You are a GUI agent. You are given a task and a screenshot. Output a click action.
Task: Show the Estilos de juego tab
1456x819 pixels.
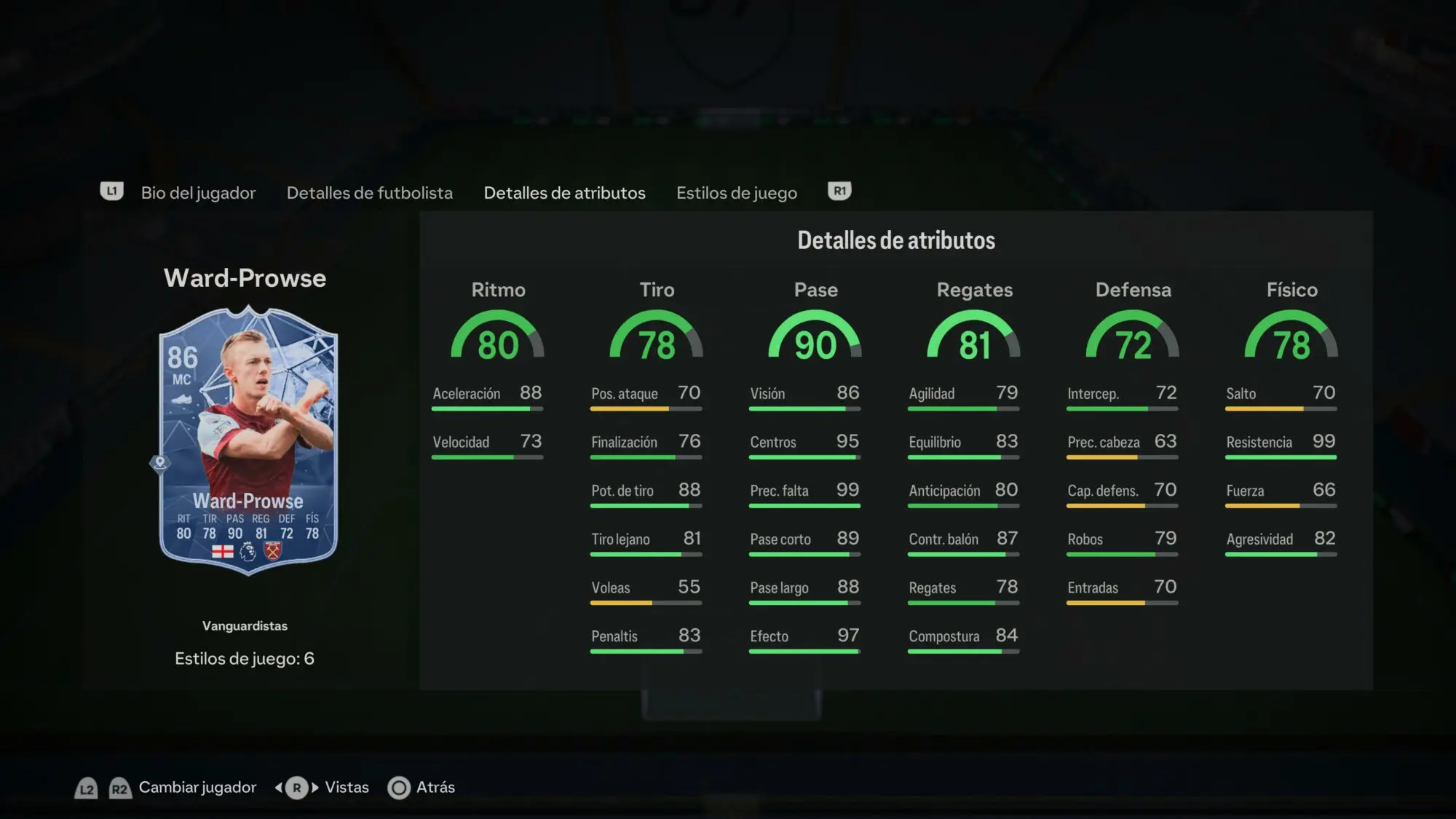tap(736, 193)
